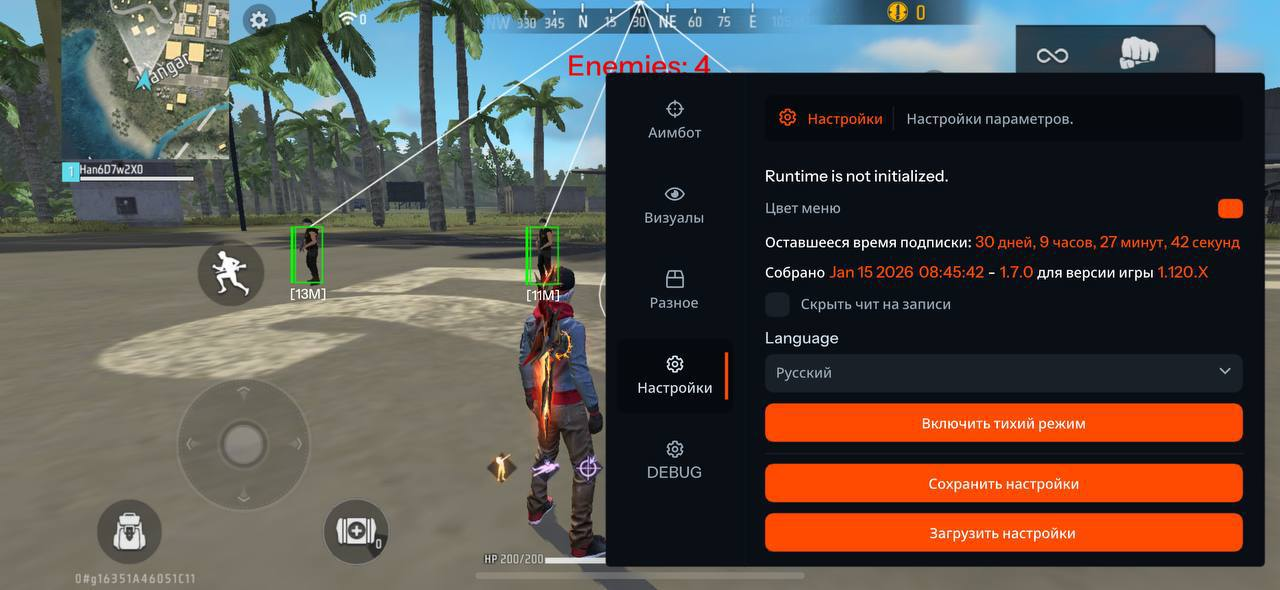Pick the orange Цвет меню color swatch

[x=1230, y=208]
